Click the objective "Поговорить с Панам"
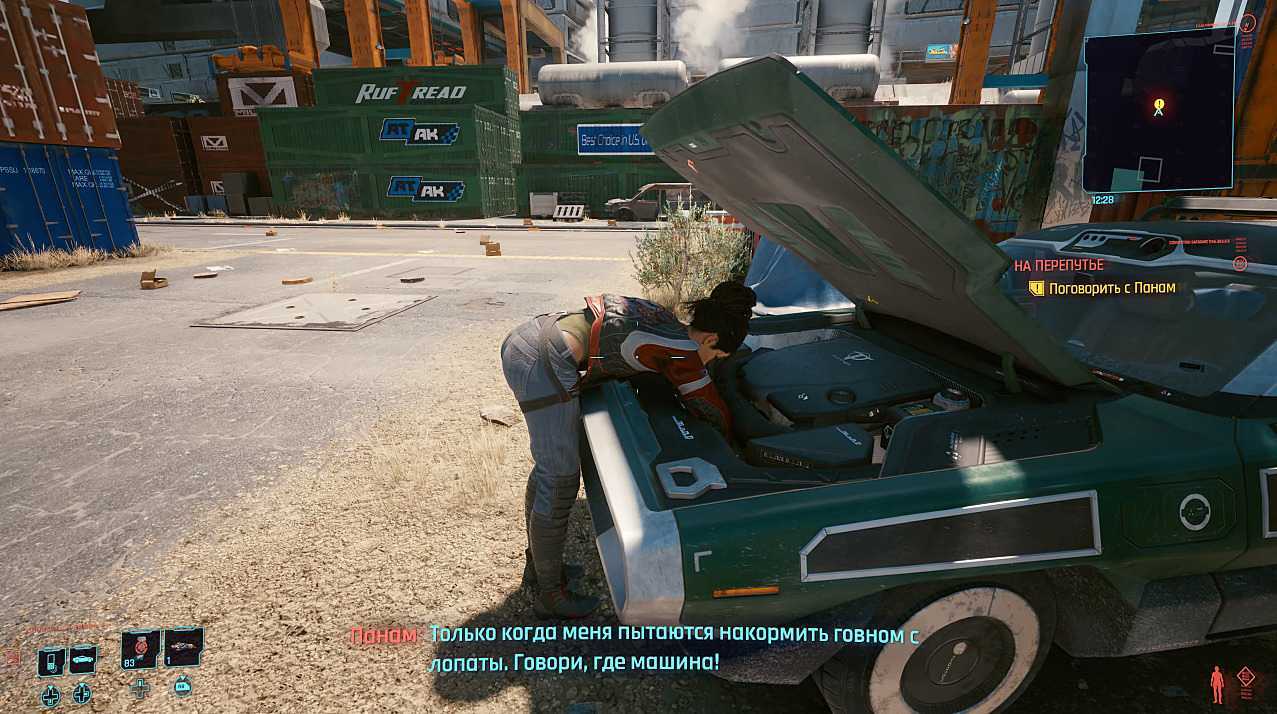Image resolution: width=1277 pixels, height=714 pixels. point(1110,288)
